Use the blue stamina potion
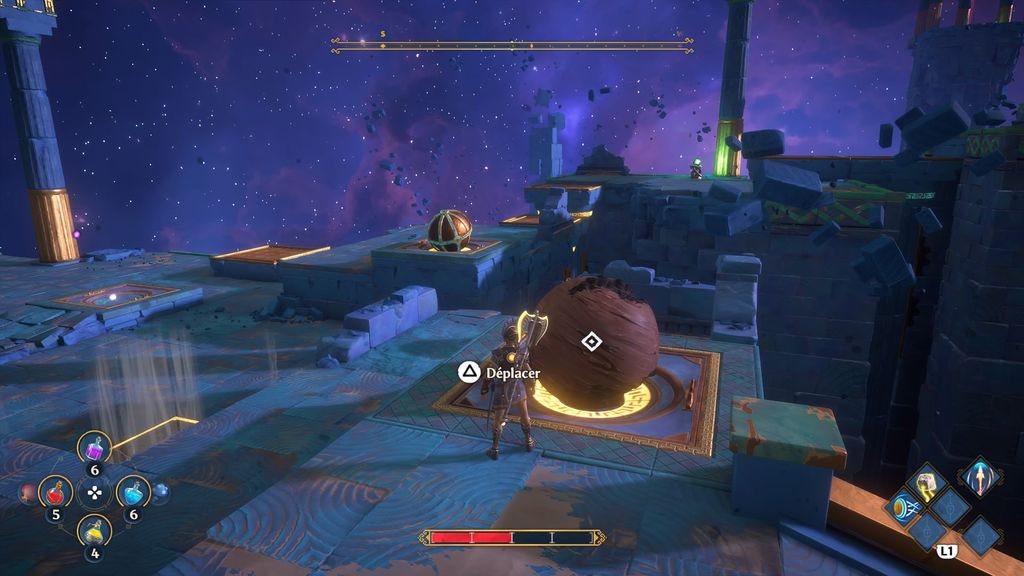The height and width of the screenshot is (576, 1024). point(132,491)
